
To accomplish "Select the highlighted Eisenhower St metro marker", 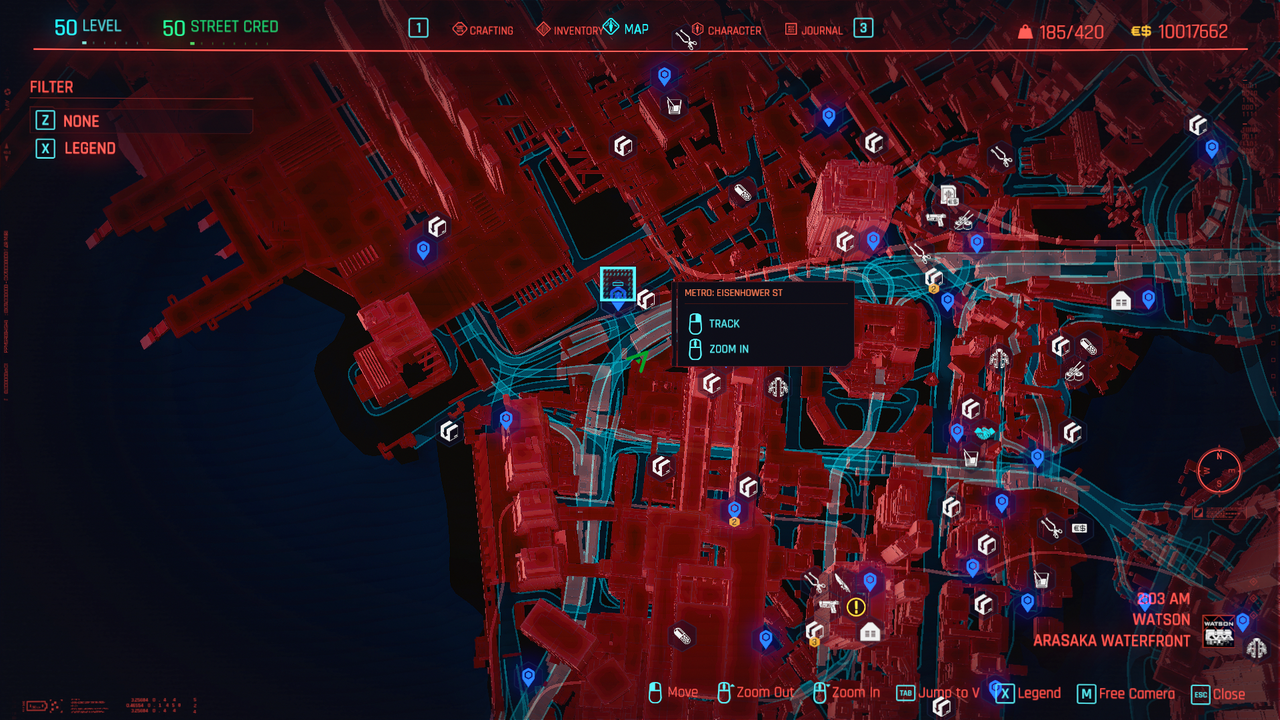I will tap(618, 285).
